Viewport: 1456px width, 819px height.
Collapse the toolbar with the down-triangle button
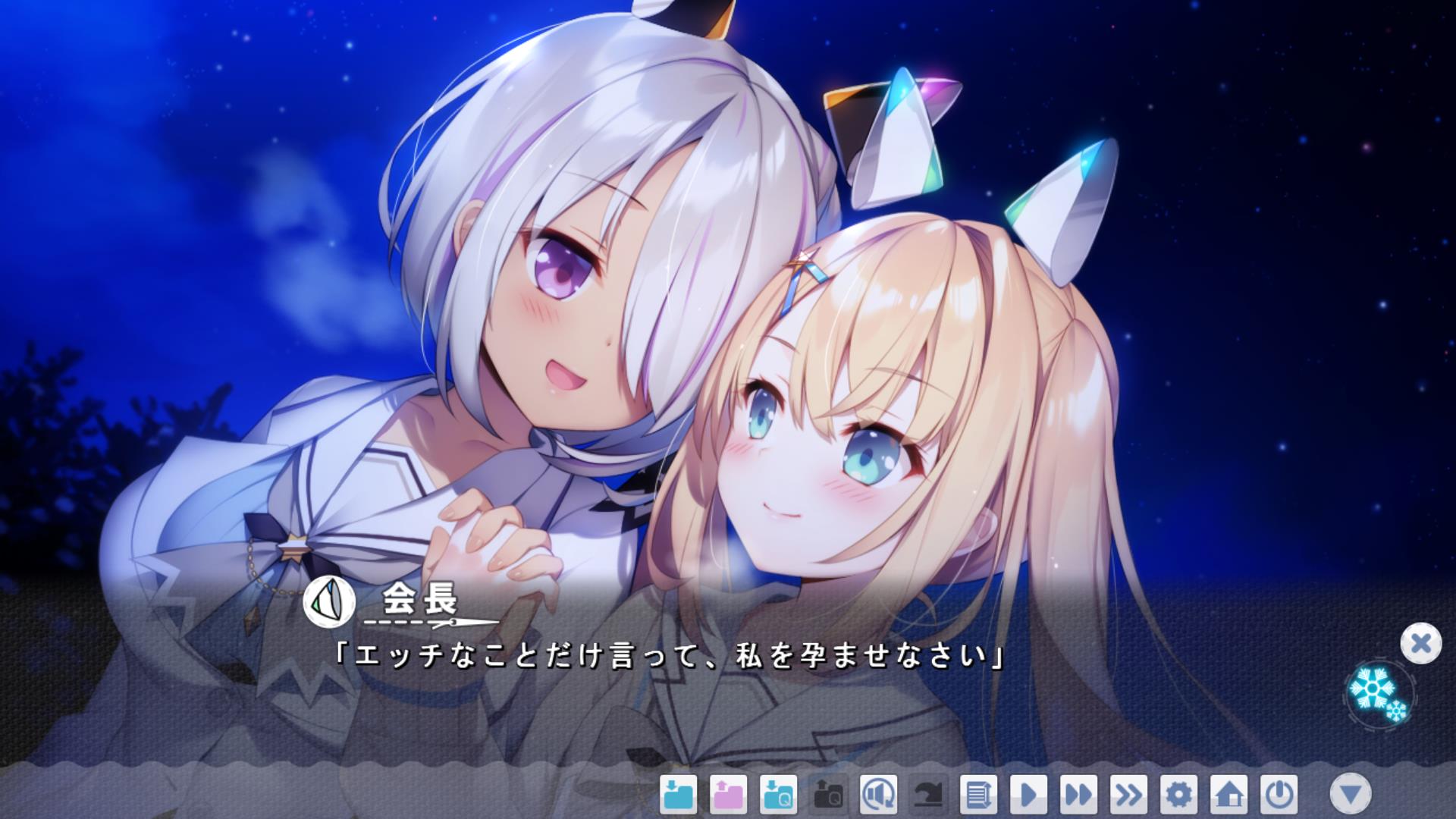1351,794
